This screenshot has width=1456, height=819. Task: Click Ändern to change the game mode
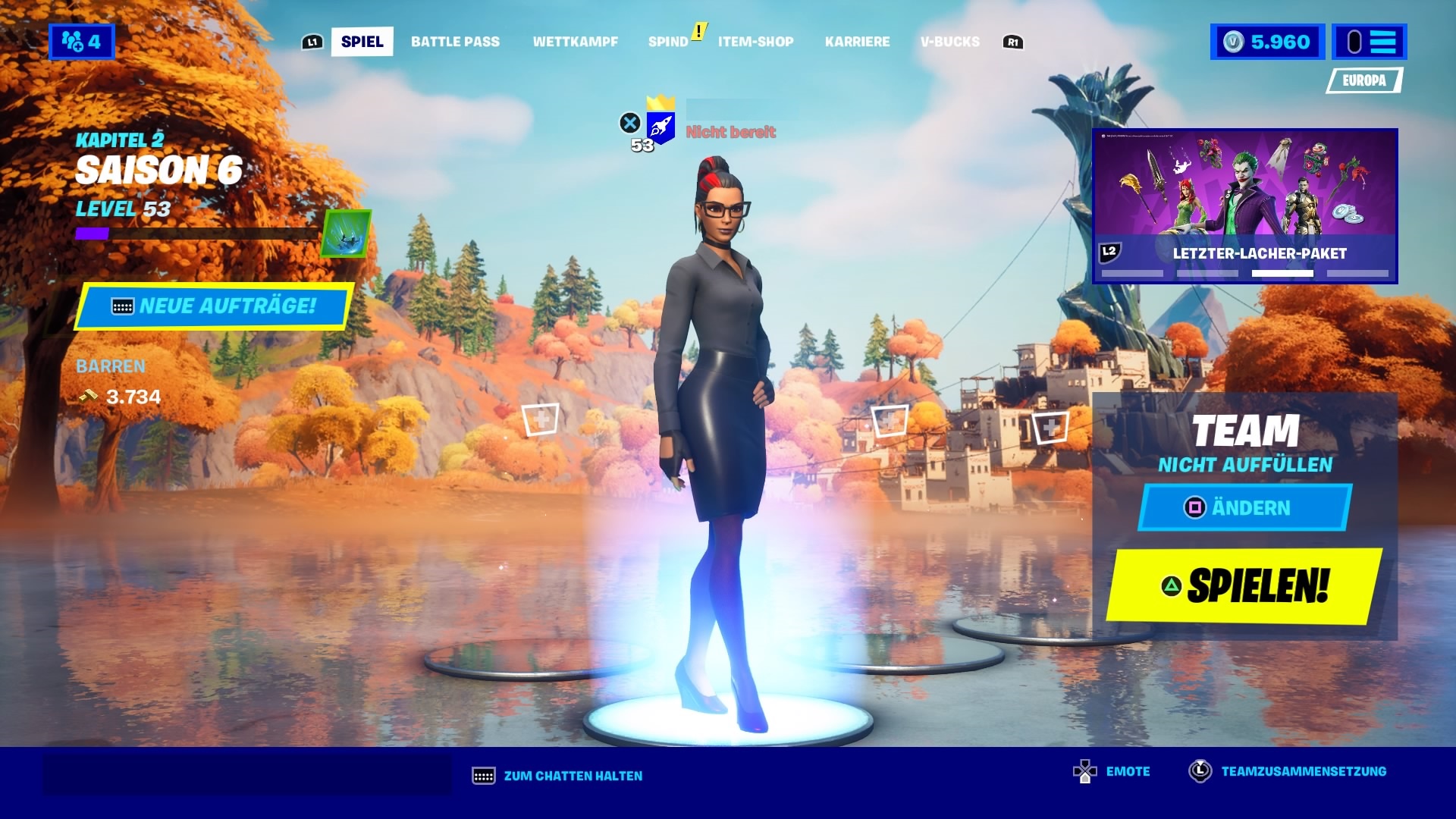pyautogui.click(x=1244, y=507)
